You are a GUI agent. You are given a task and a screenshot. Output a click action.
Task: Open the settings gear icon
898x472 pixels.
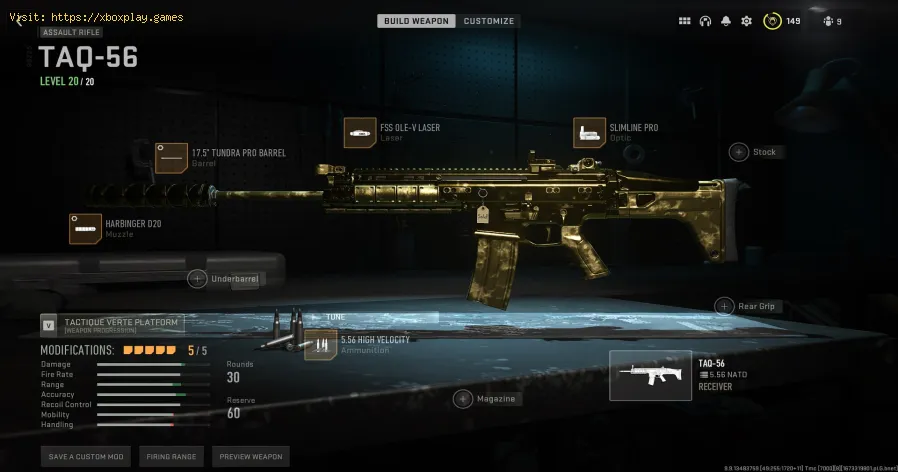(746, 21)
